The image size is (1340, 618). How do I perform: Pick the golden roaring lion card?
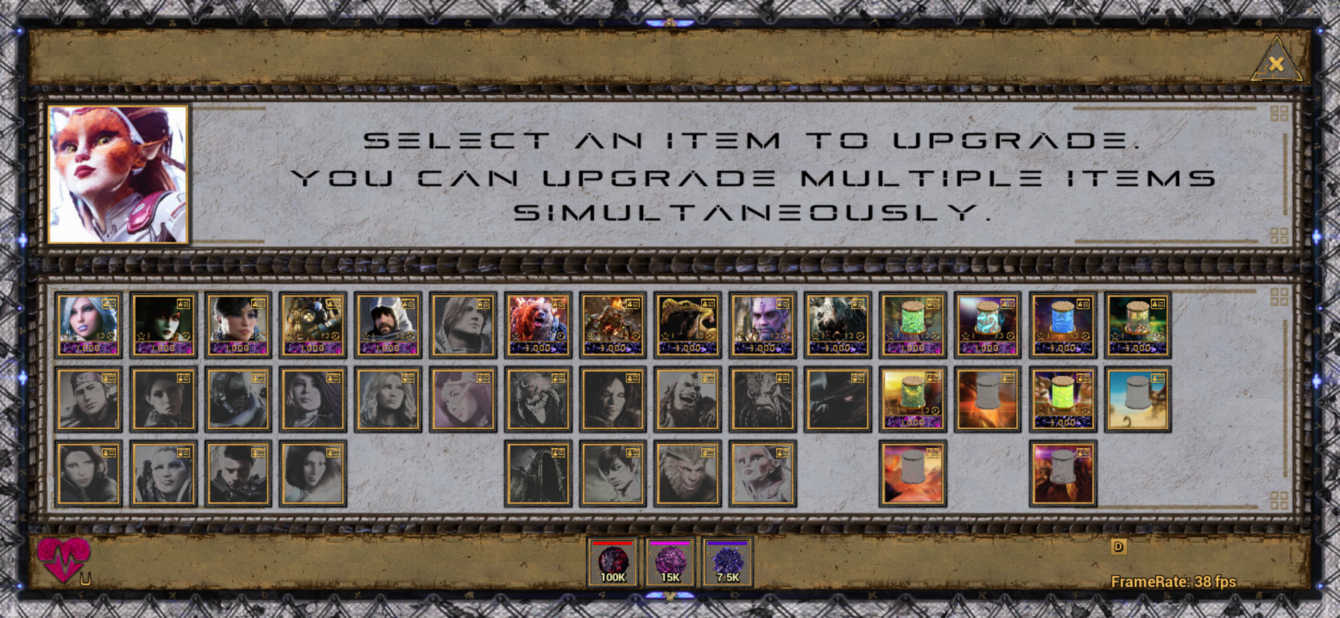tap(688, 324)
